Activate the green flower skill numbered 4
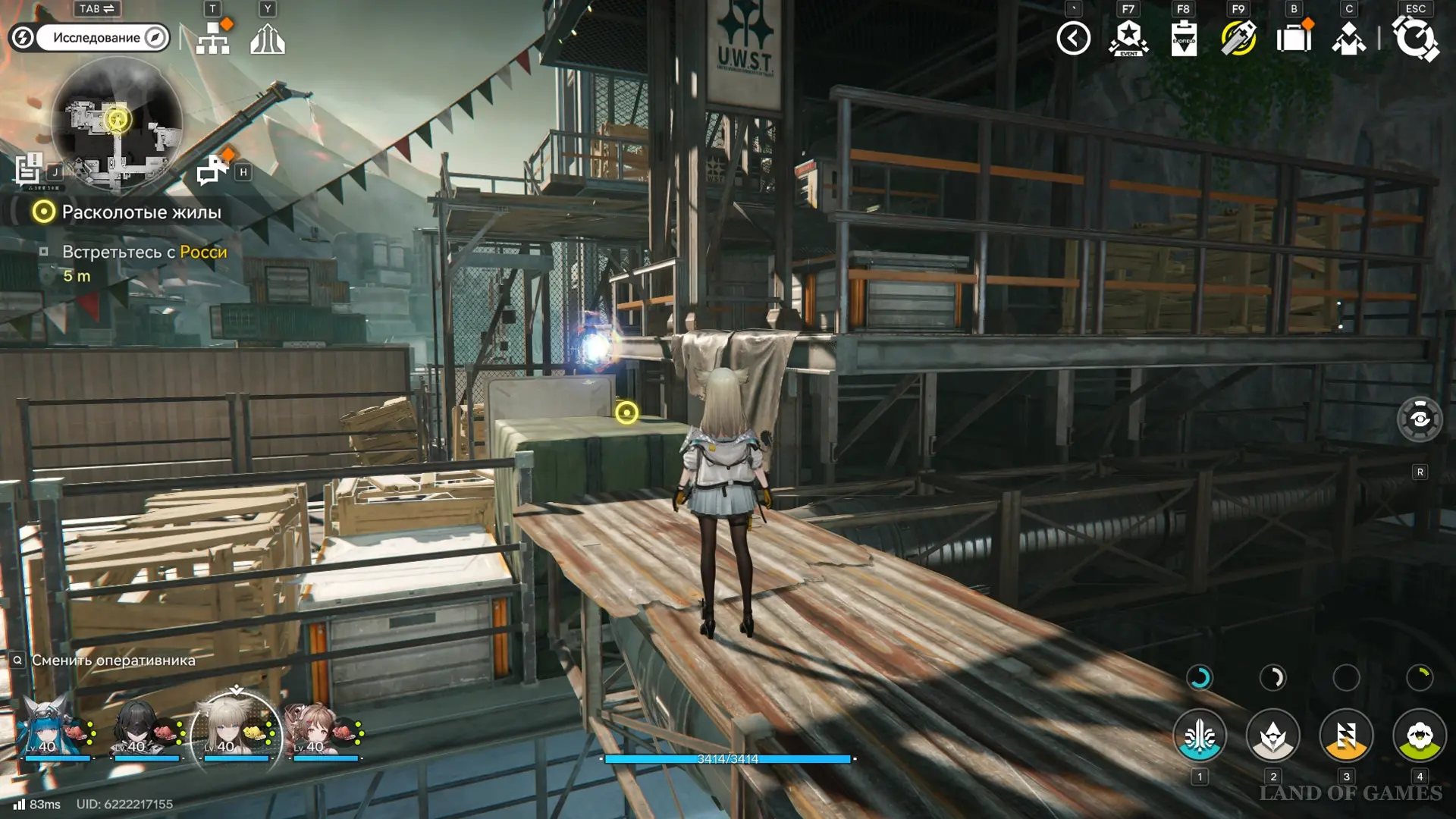This screenshot has height=819, width=1456. (x=1420, y=736)
